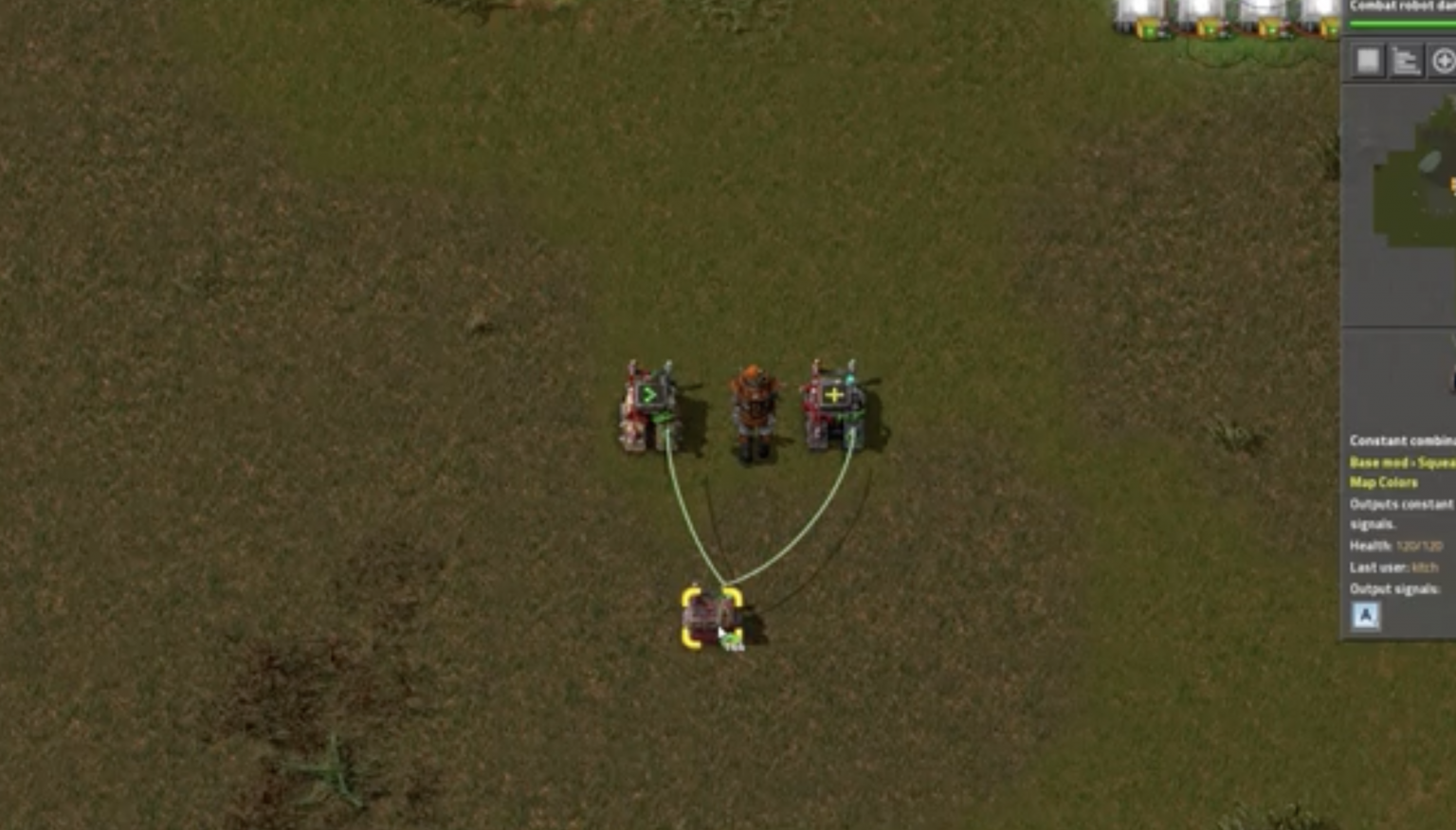Click the train overview icon on the minimap toolbar
This screenshot has width=1456, height=830.
click(1406, 60)
